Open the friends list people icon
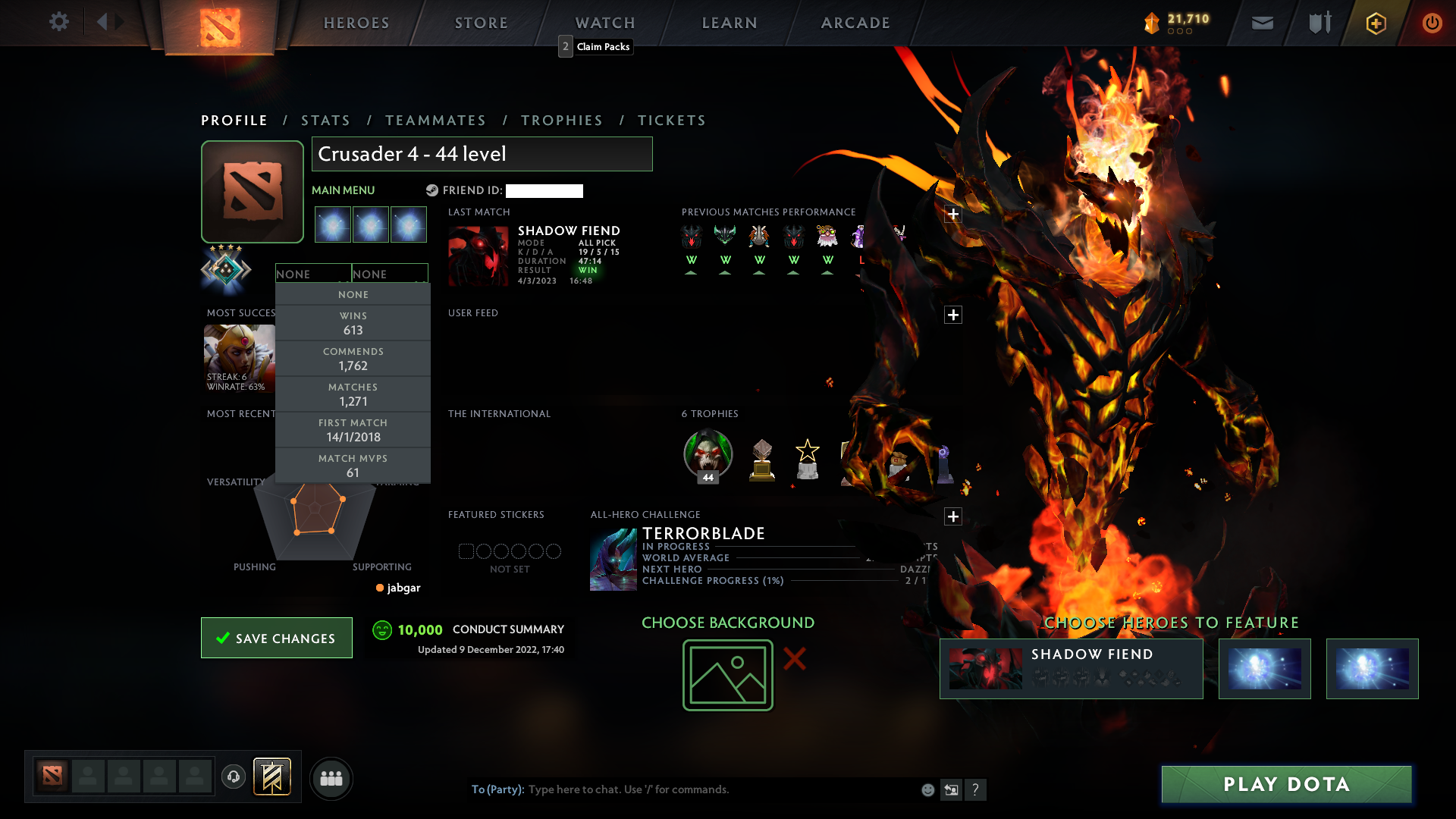Viewport: 1456px width, 819px height. [x=331, y=778]
